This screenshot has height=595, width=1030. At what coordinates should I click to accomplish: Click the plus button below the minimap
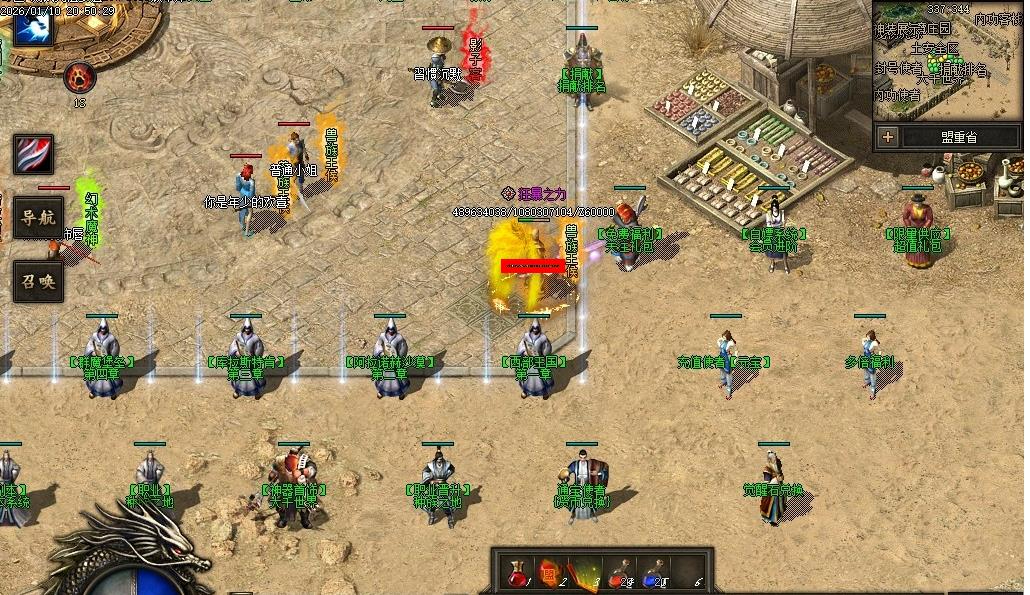888,137
